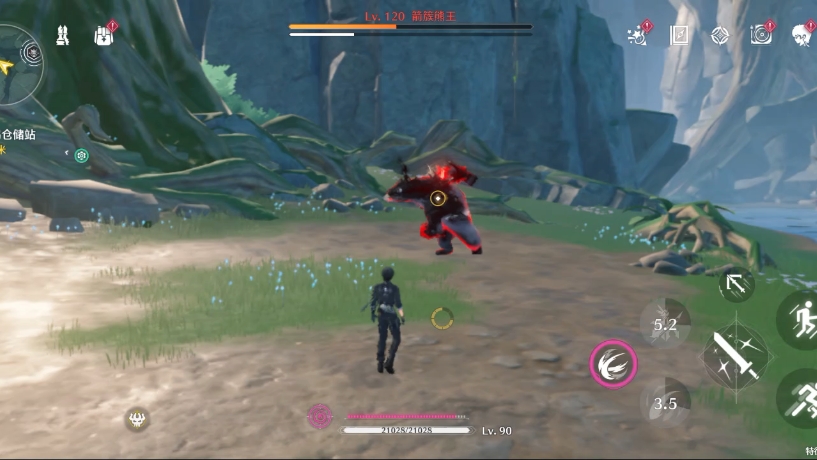Viewport: 817px width, 460px height.
Task: Open the camera-like disc icon
Action: tap(761, 36)
